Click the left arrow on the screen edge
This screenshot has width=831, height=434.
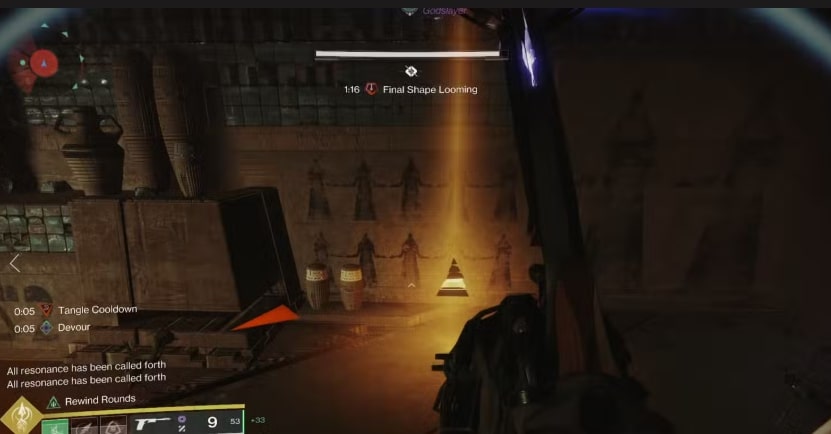[14, 264]
